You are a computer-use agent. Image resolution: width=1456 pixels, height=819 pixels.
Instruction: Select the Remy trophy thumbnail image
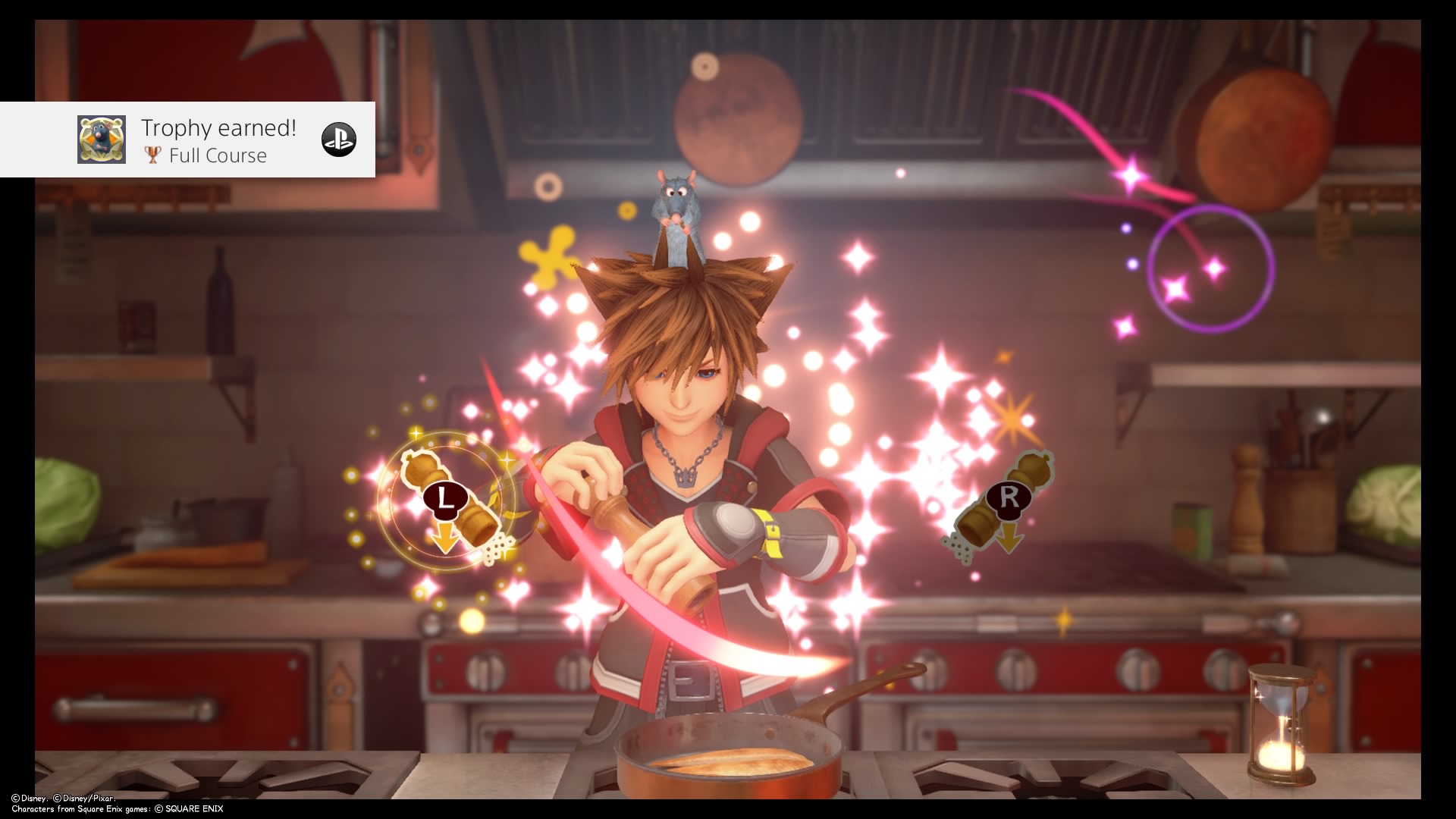click(x=102, y=140)
